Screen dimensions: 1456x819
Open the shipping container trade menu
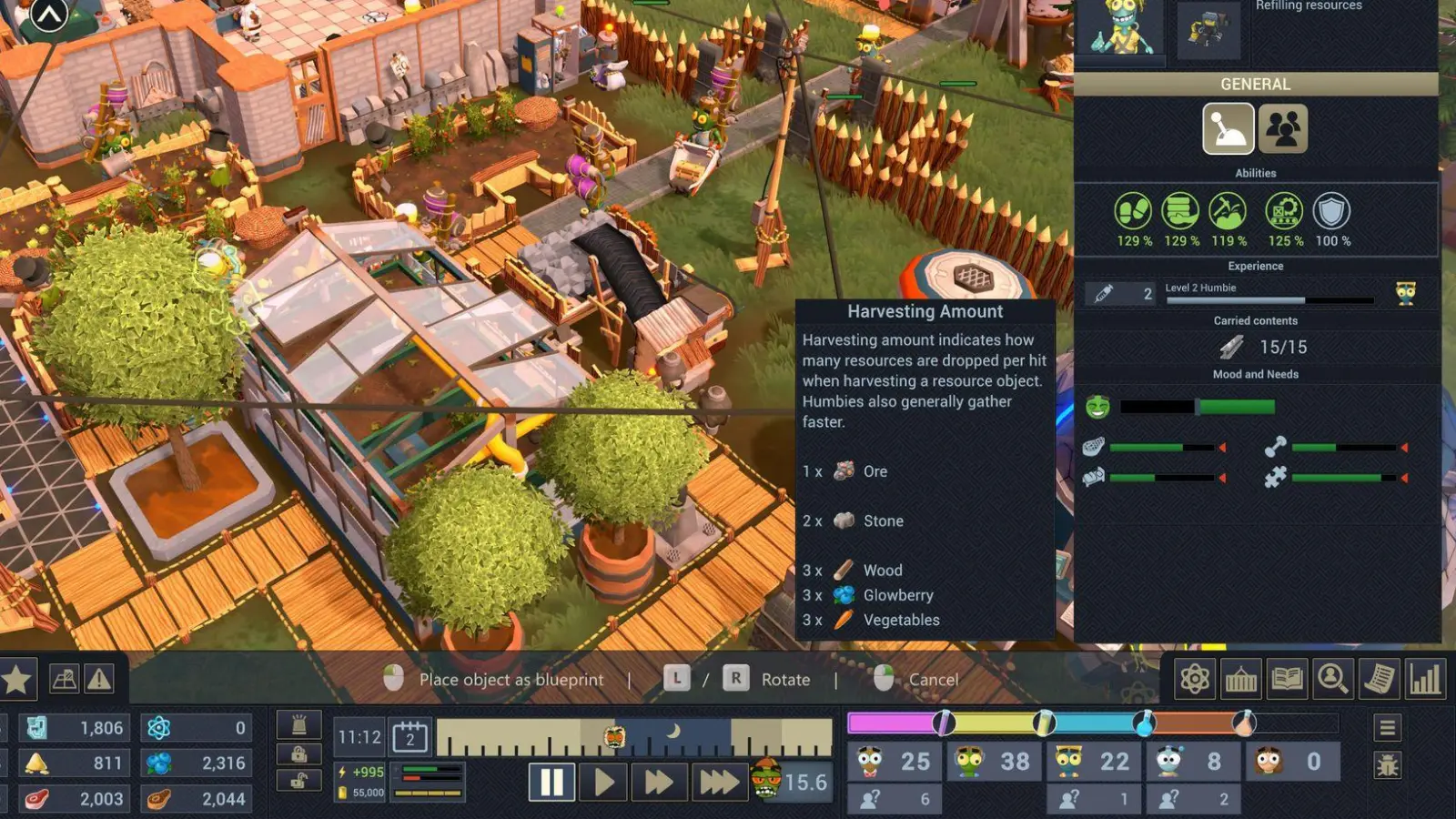click(x=1240, y=679)
